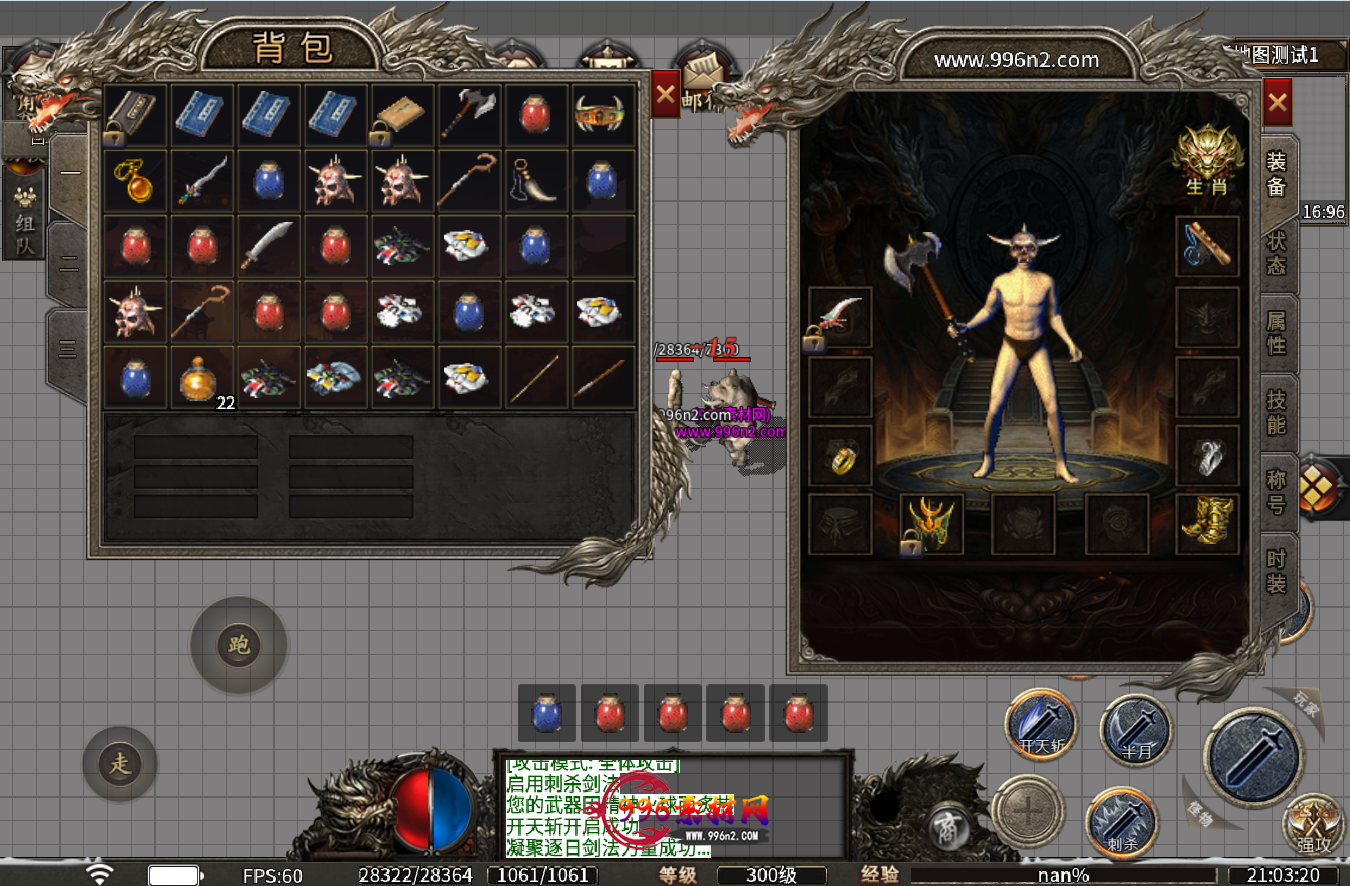Select the equipped gold ring slot
Image resolution: width=1350 pixels, height=886 pixels.
[x=840, y=456]
